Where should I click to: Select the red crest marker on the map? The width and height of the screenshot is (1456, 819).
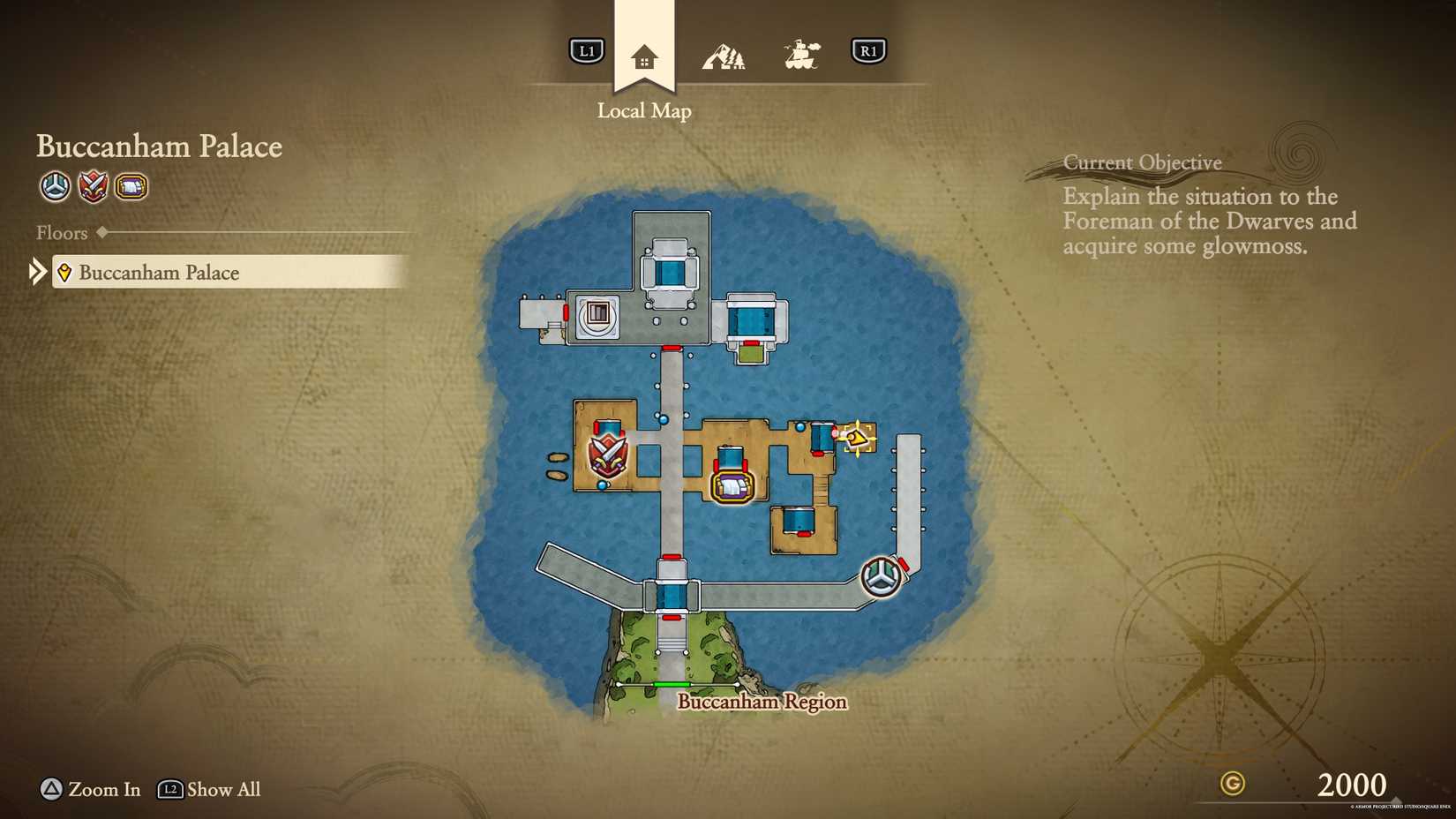coord(610,455)
